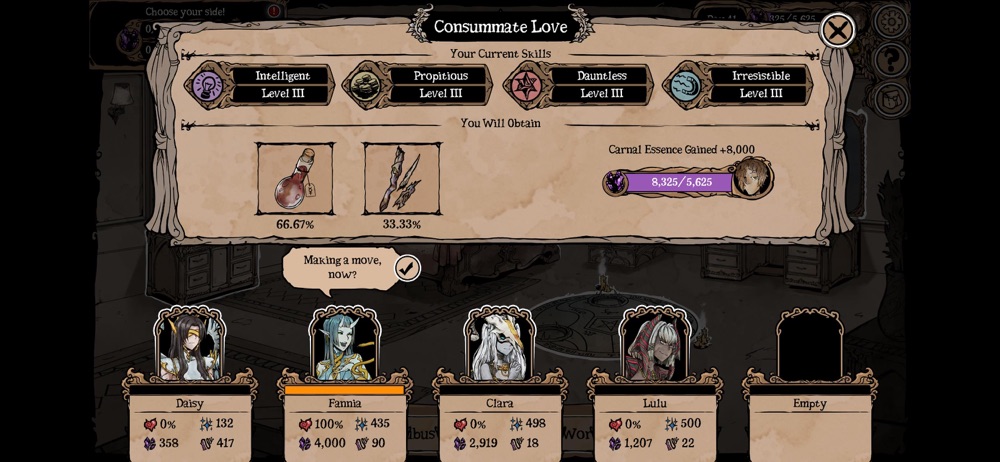Click the Carnal Essence progress portrait

750,178
